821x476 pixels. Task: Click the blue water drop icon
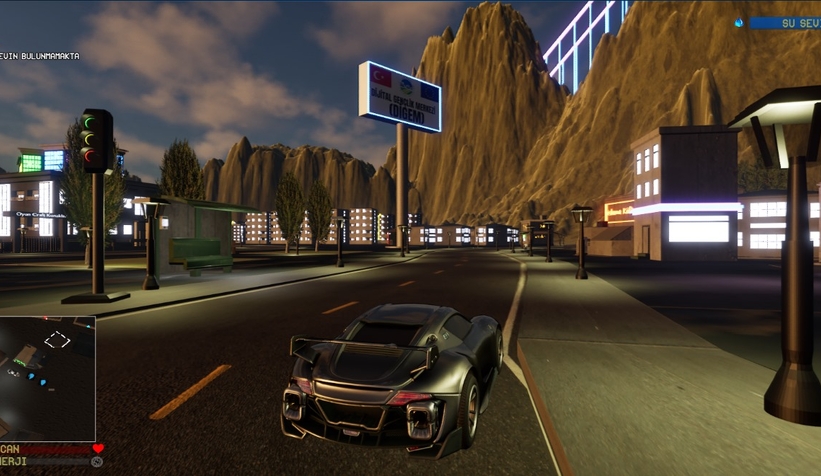click(x=739, y=23)
